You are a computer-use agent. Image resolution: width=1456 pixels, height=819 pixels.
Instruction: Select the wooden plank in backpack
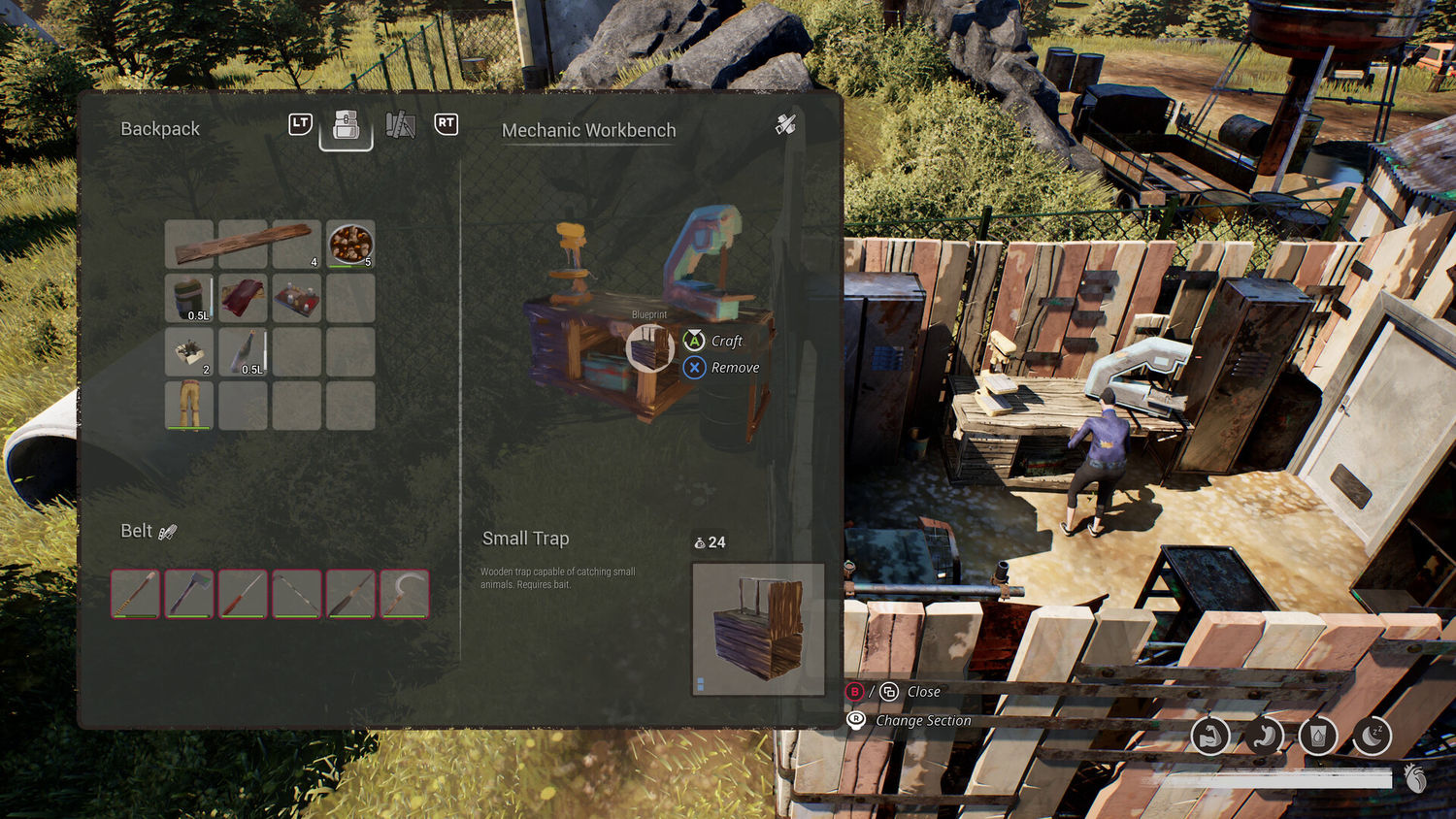(x=243, y=244)
